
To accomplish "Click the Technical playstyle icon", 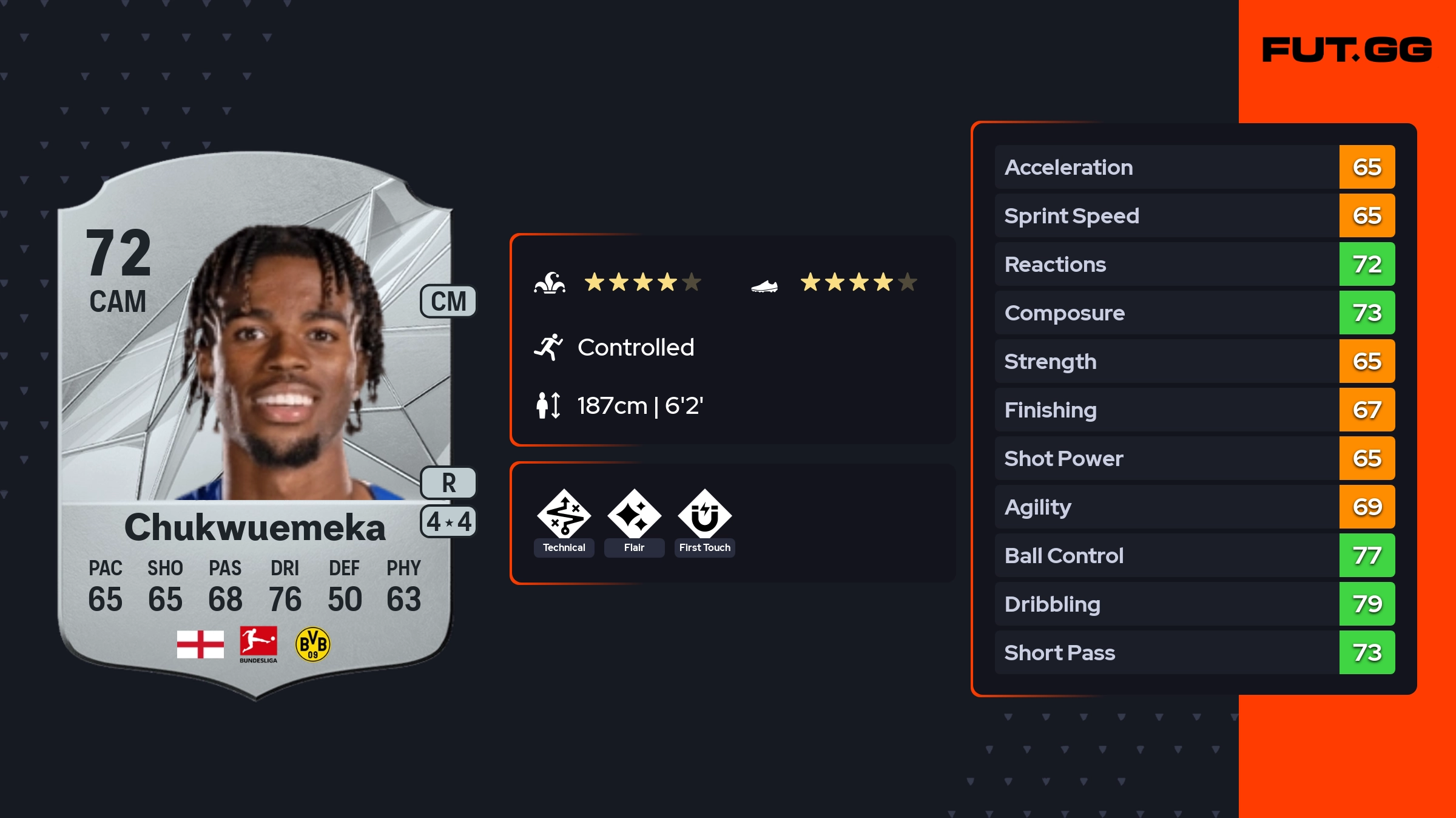I will (x=564, y=515).
